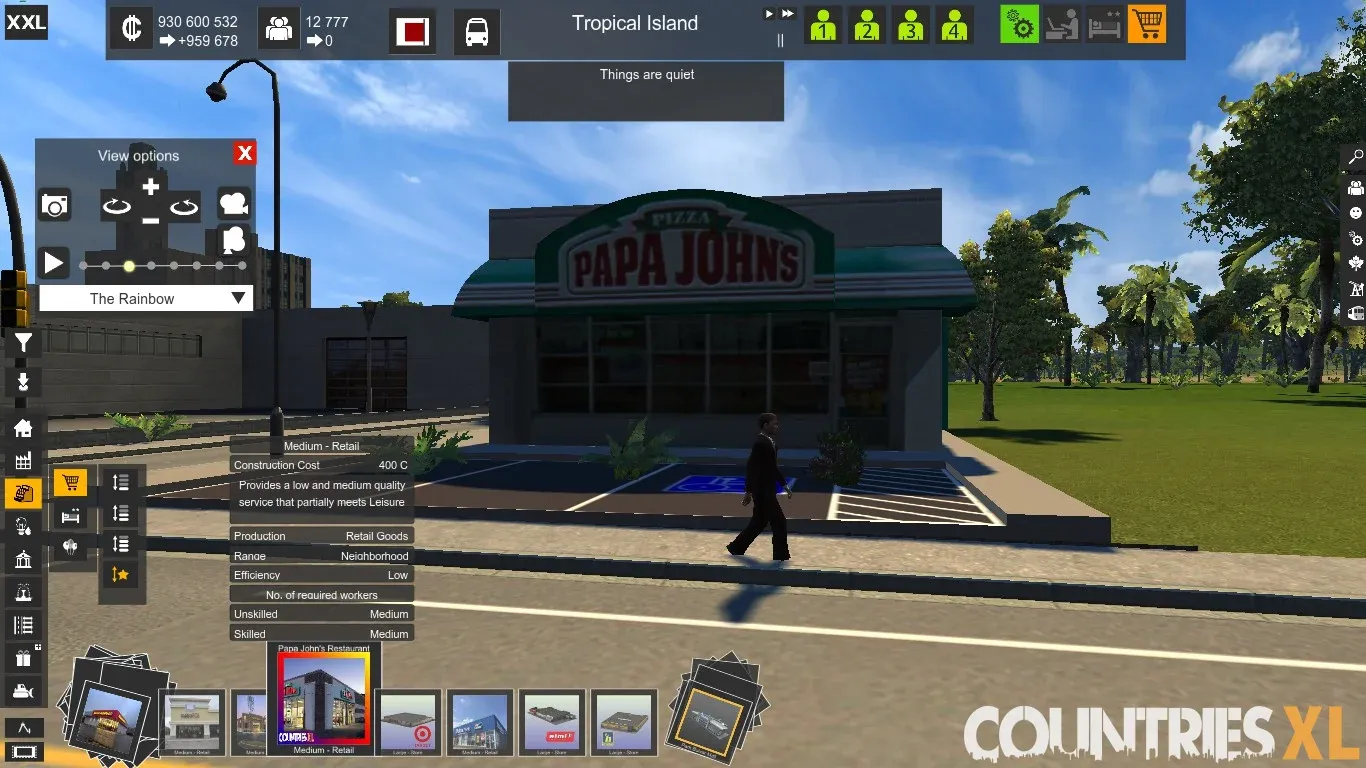Select citizen class number 3 icon
This screenshot has width=1366, height=768.
pyautogui.click(x=910, y=24)
